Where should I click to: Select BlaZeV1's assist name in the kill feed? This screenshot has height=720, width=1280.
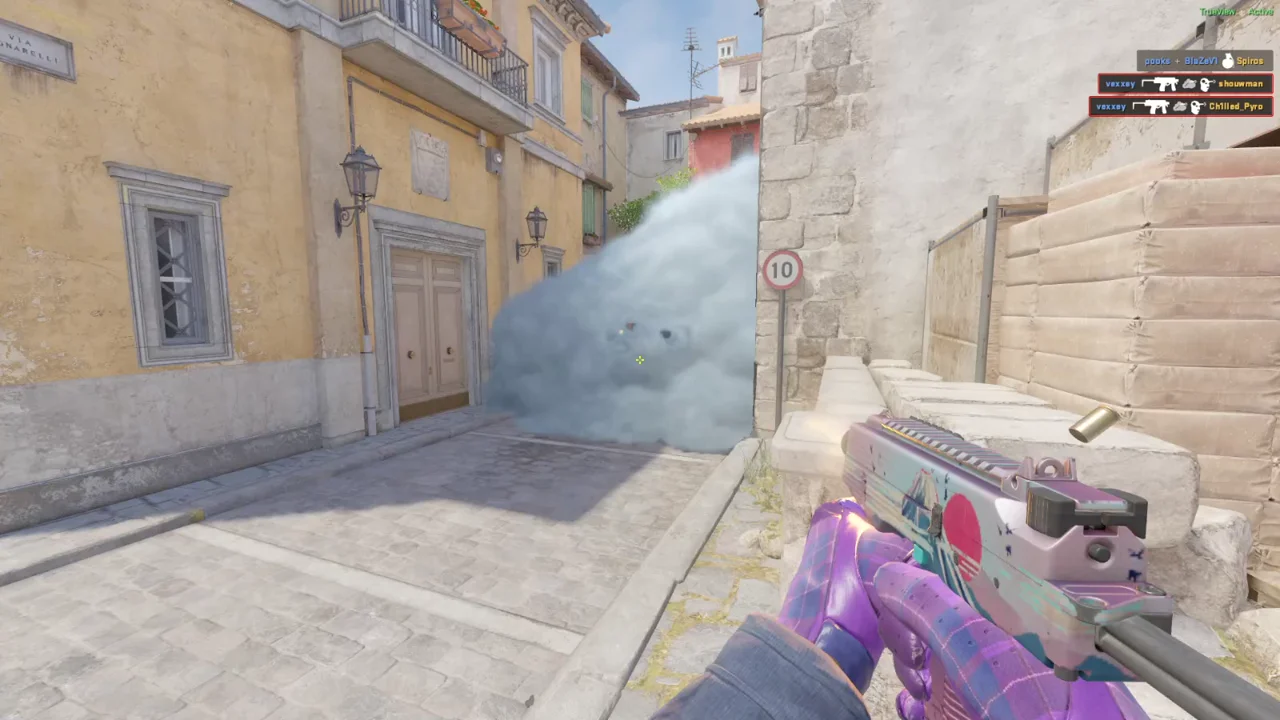1202,61
